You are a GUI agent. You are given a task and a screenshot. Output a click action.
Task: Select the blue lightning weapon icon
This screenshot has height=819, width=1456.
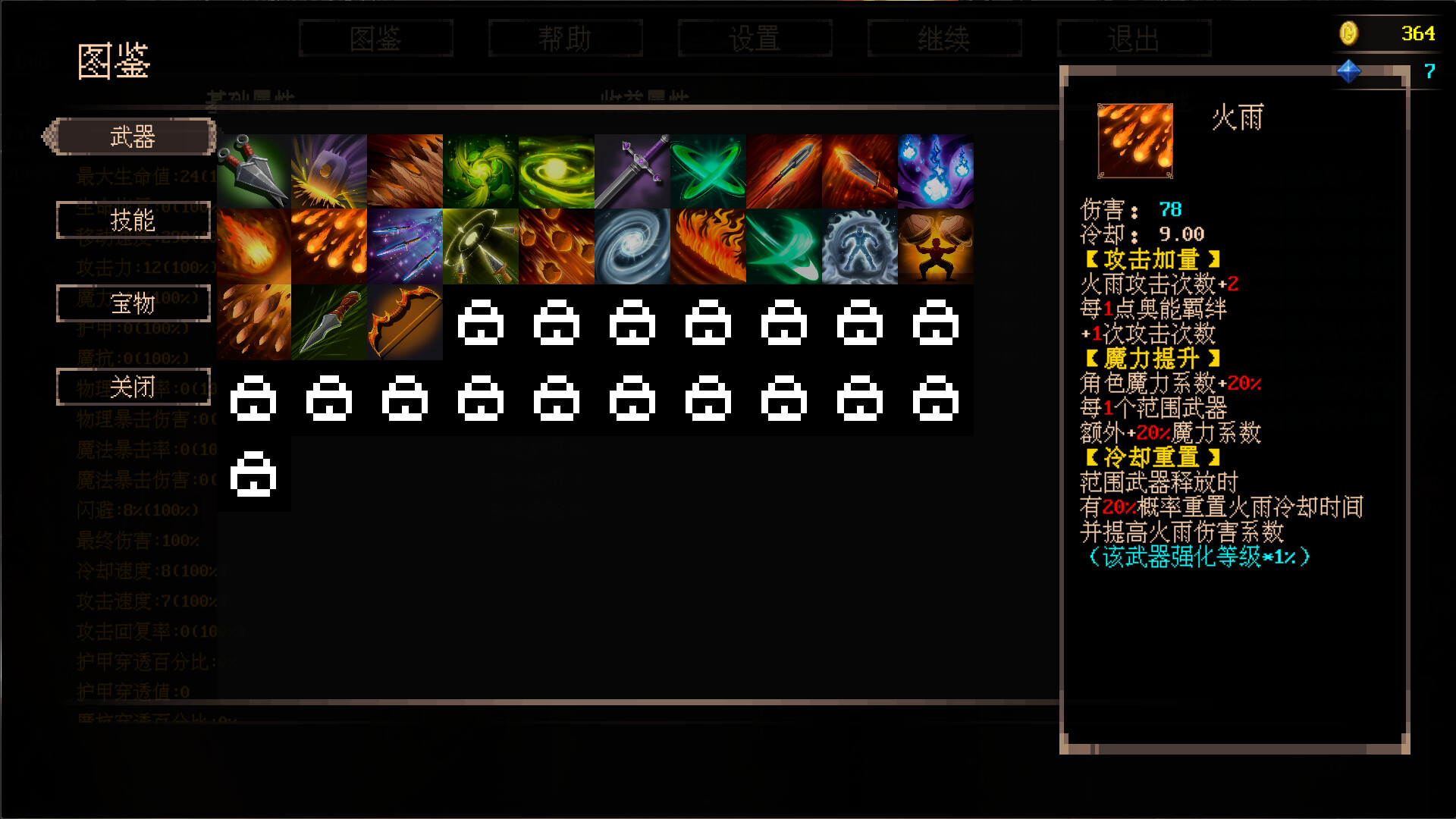936,169
